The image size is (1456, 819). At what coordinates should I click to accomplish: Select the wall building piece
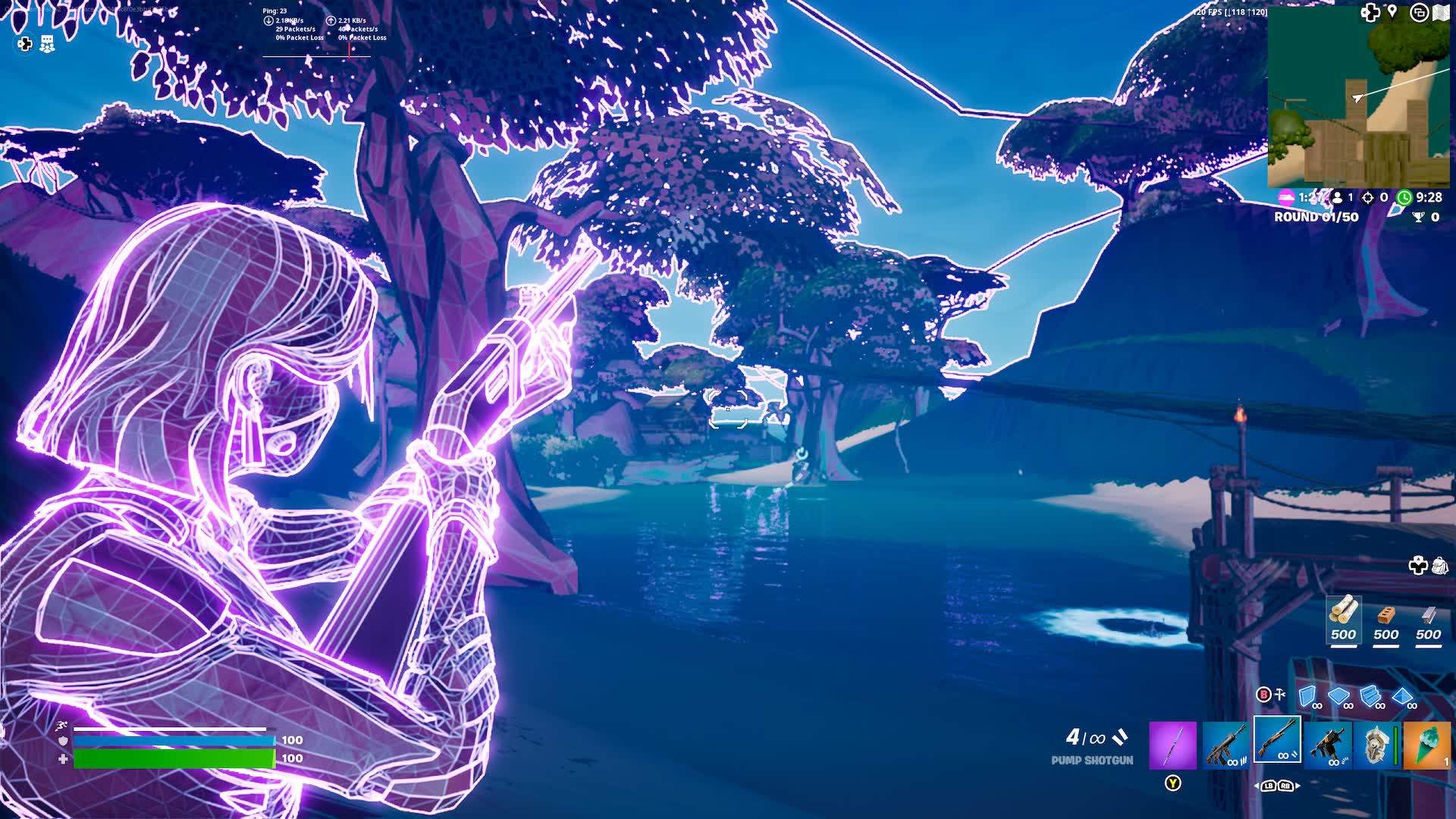tap(1307, 696)
